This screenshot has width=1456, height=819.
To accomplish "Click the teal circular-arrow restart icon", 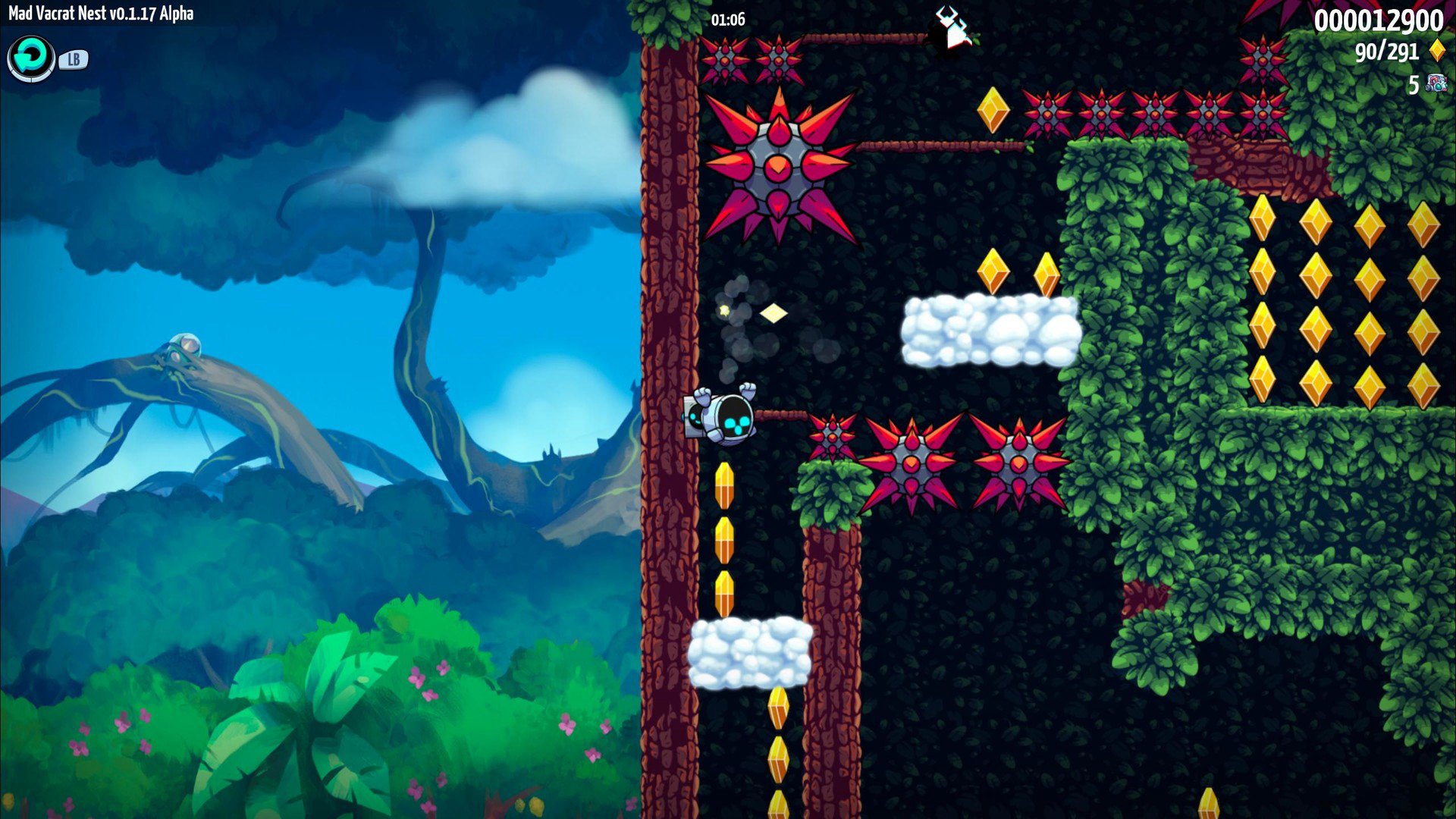I will point(31,58).
